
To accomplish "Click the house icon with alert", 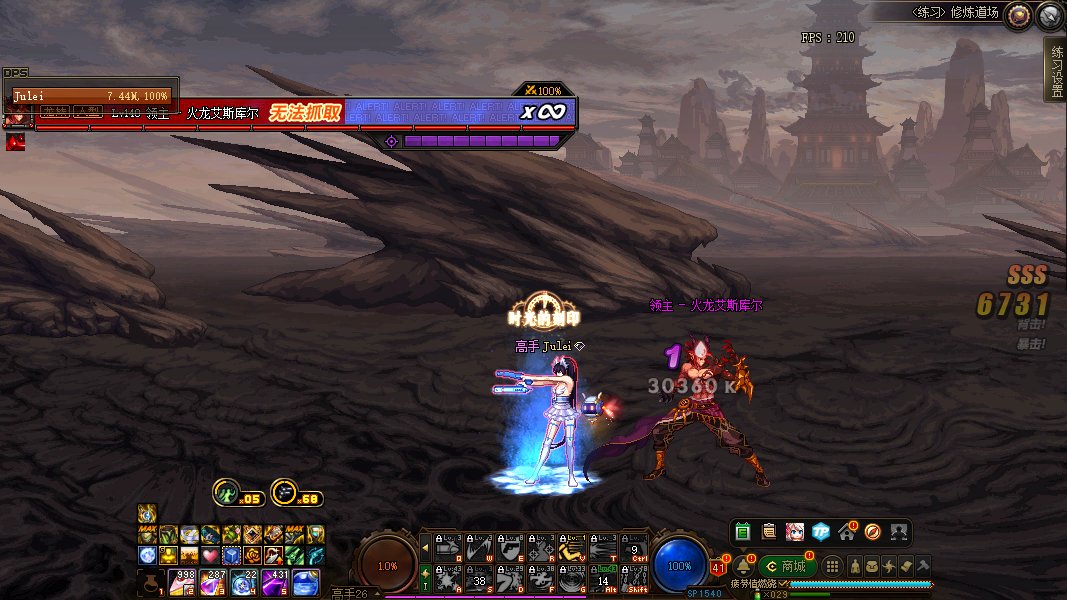I will [846, 531].
